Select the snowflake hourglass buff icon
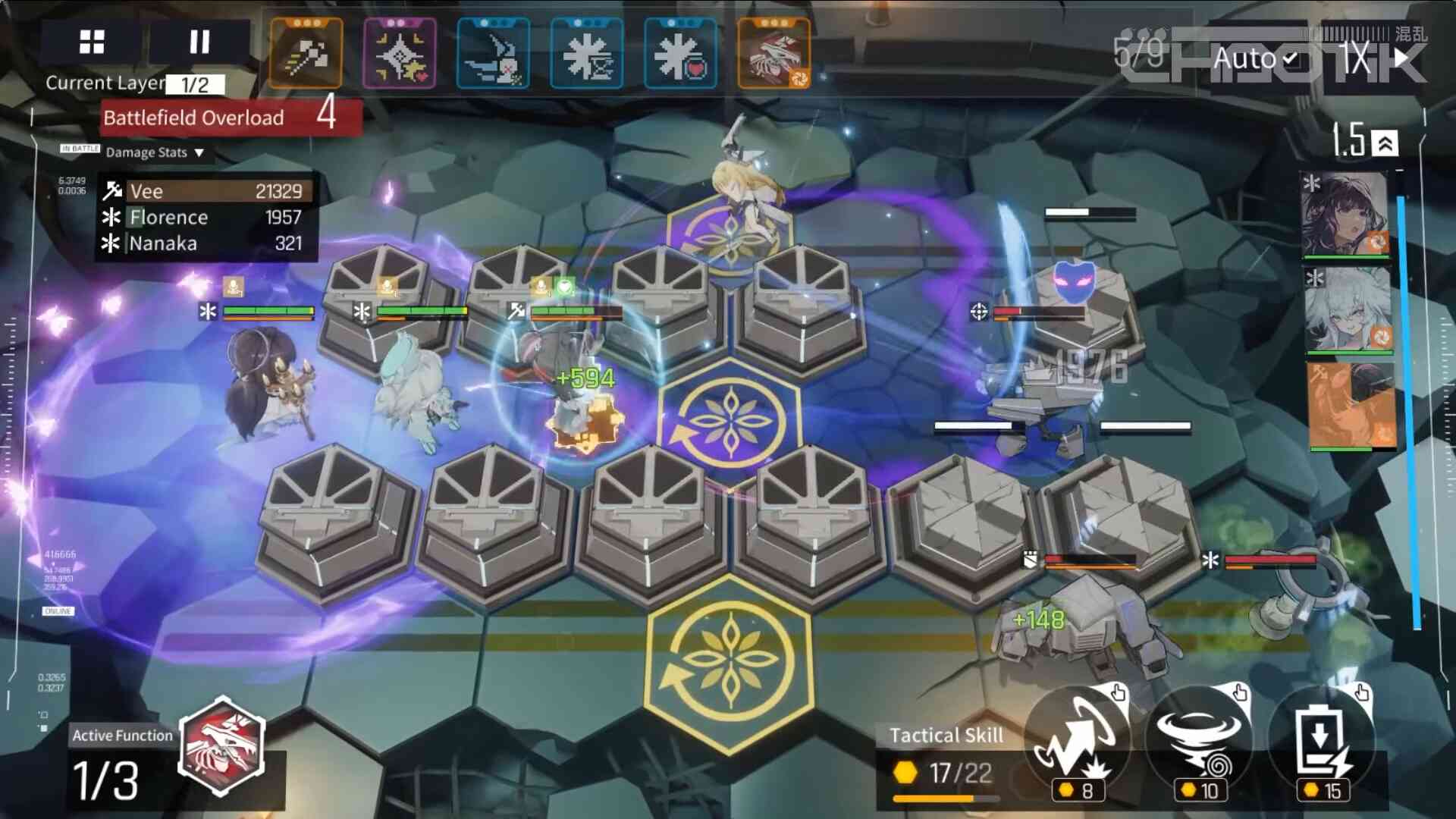 point(587,54)
